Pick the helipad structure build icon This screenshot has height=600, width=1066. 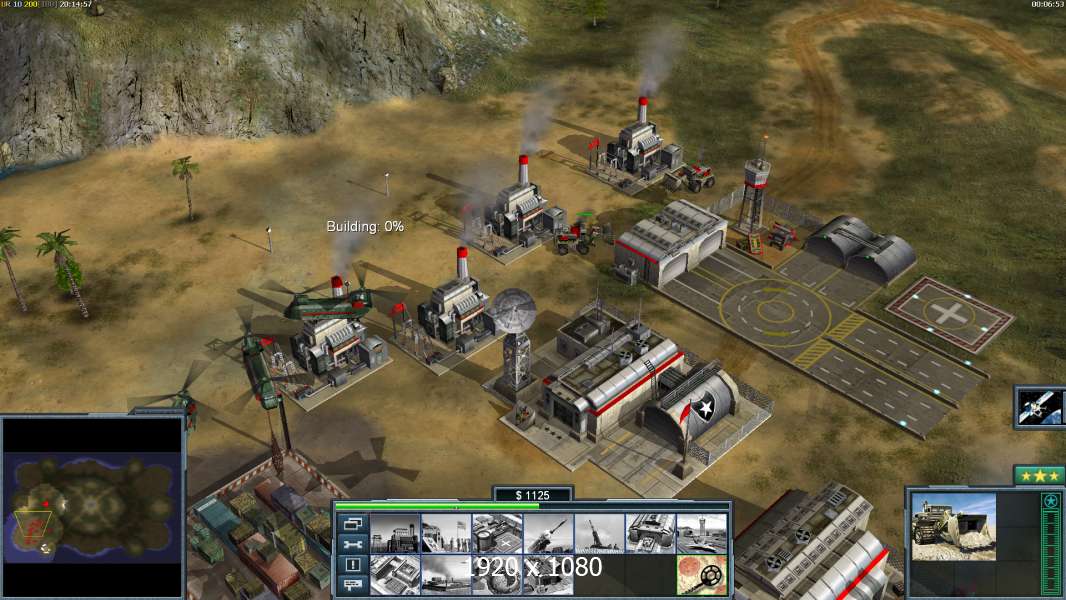click(x=497, y=534)
